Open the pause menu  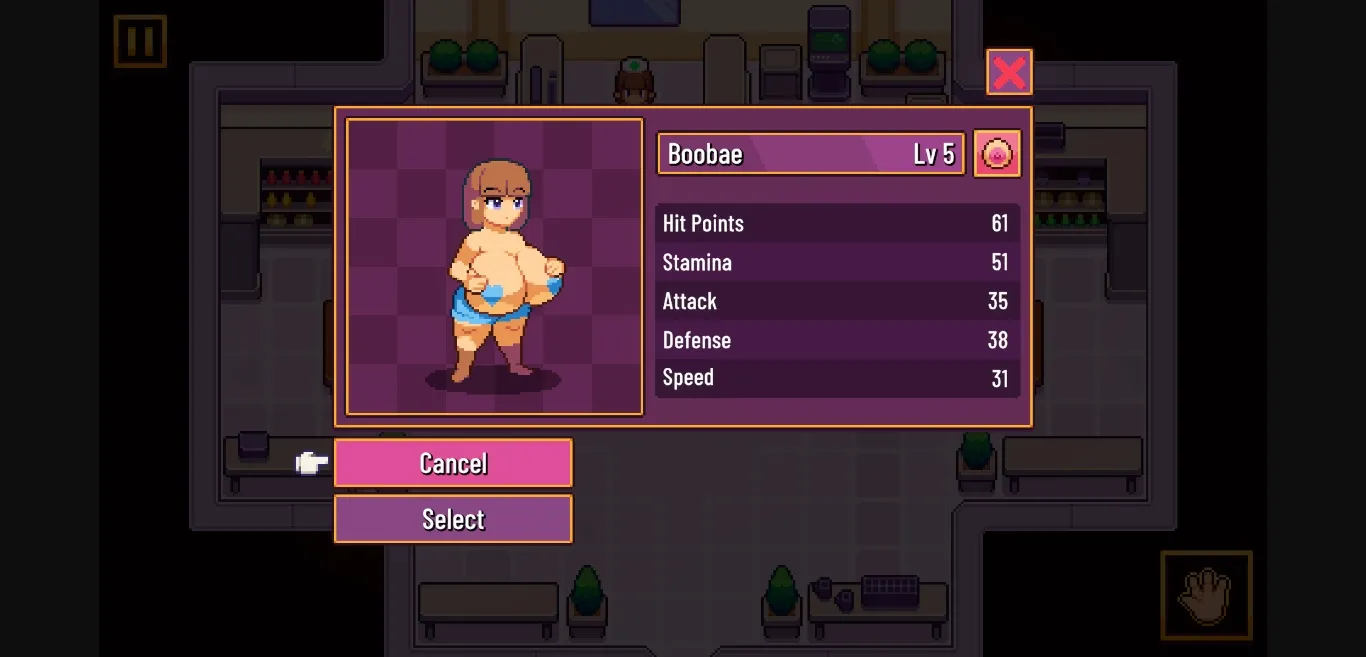(140, 41)
